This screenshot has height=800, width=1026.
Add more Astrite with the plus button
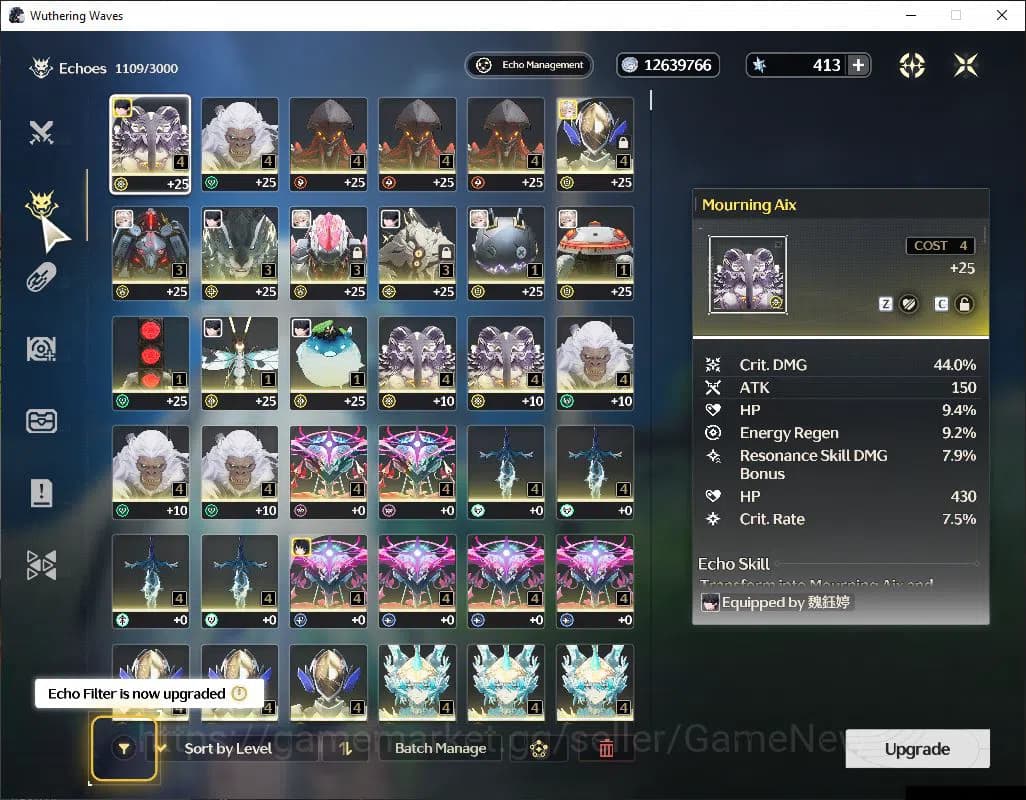click(x=858, y=65)
